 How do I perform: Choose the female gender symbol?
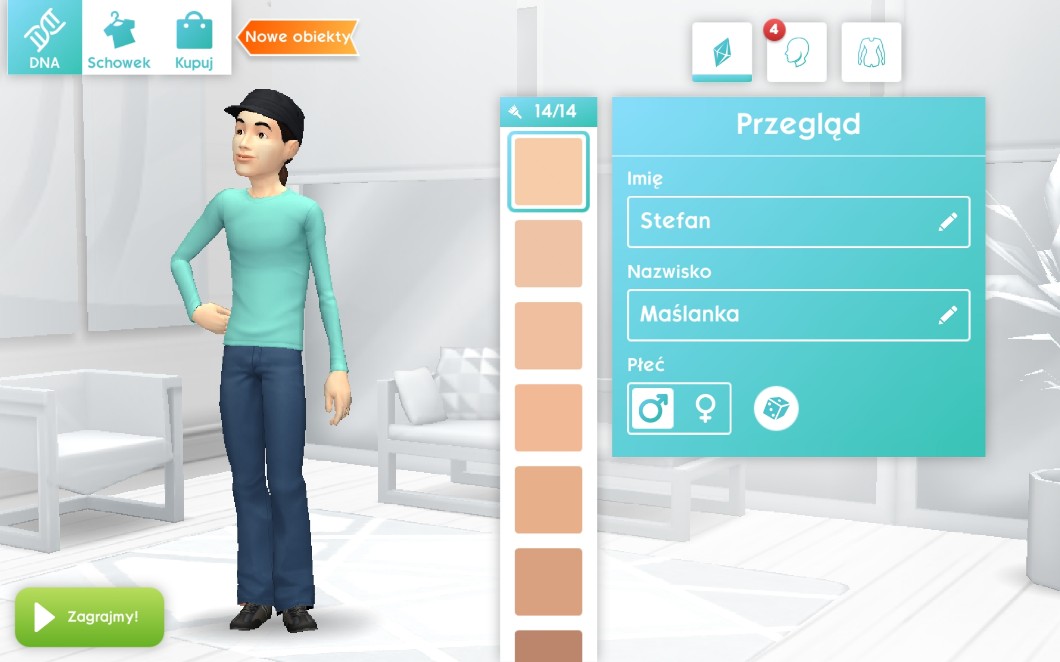tap(706, 408)
